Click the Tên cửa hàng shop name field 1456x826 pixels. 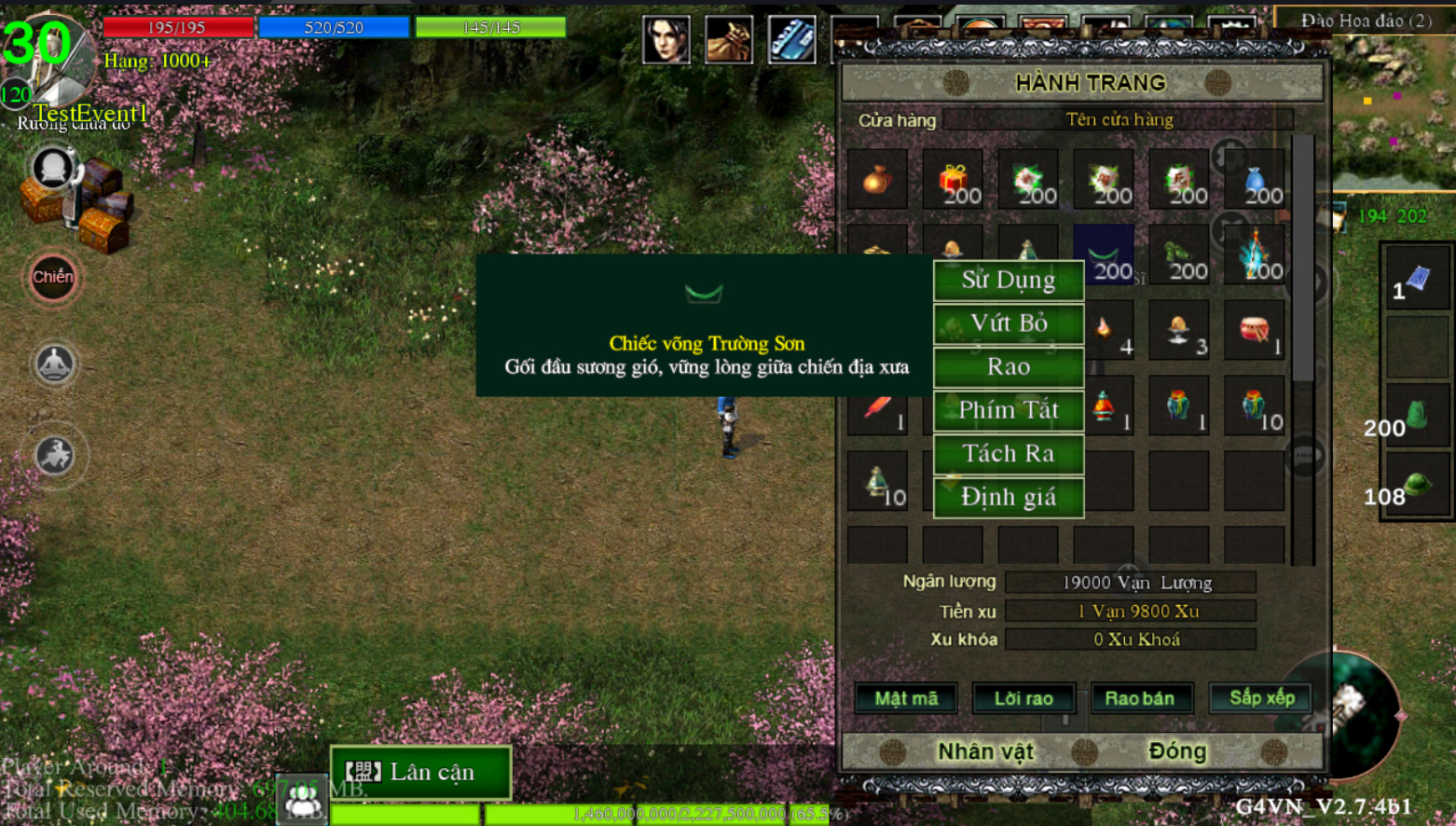pos(1119,119)
